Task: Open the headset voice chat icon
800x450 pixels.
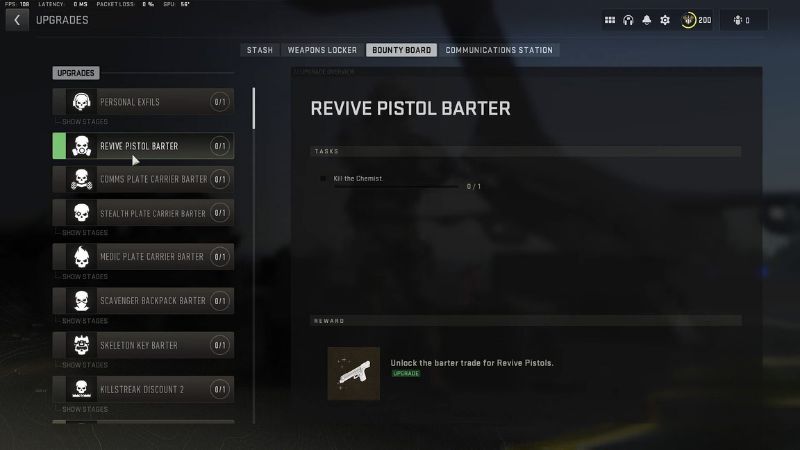Action: click(628, 20)
